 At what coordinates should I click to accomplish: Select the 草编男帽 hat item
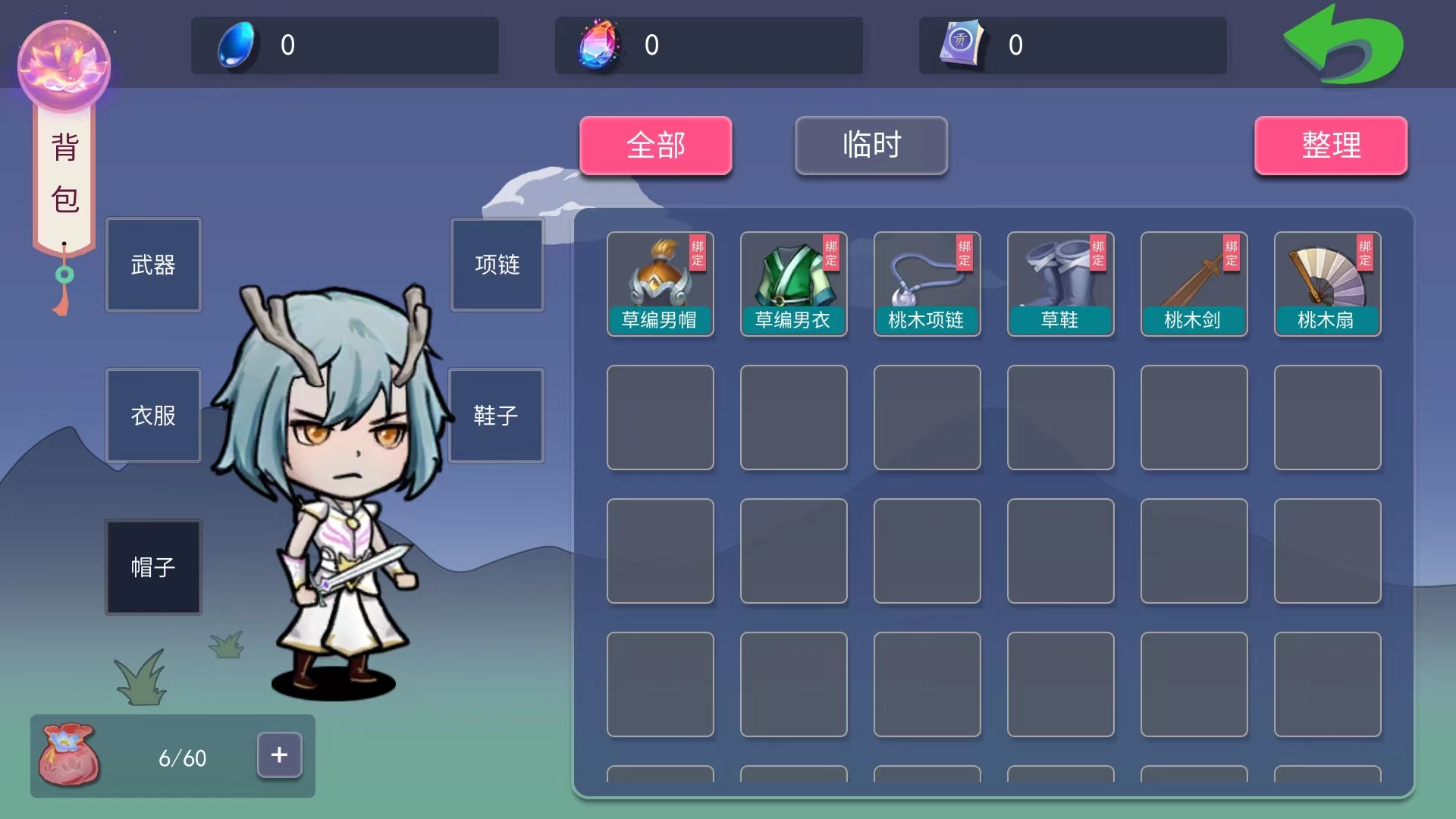pos(660,284)
